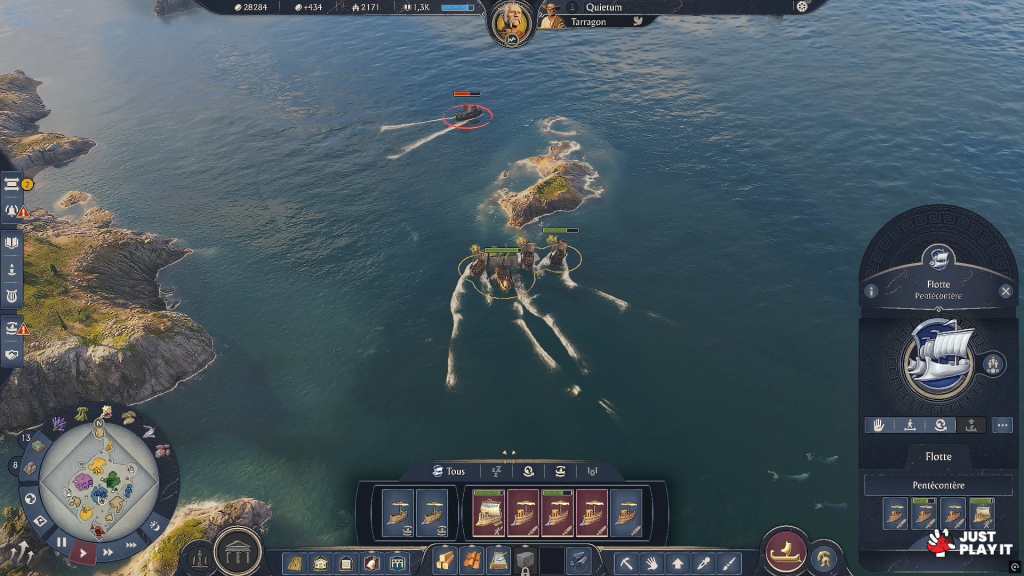Show fleet info via the i button

click(872, 291)
